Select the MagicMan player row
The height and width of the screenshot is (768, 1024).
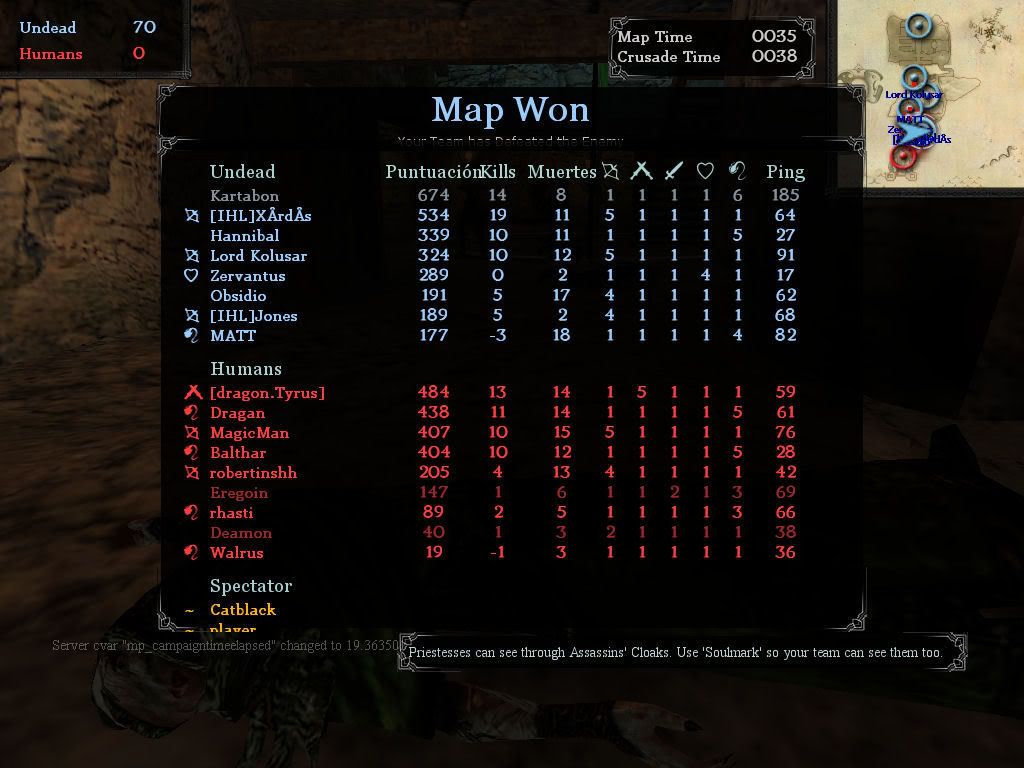coord(249,433)
